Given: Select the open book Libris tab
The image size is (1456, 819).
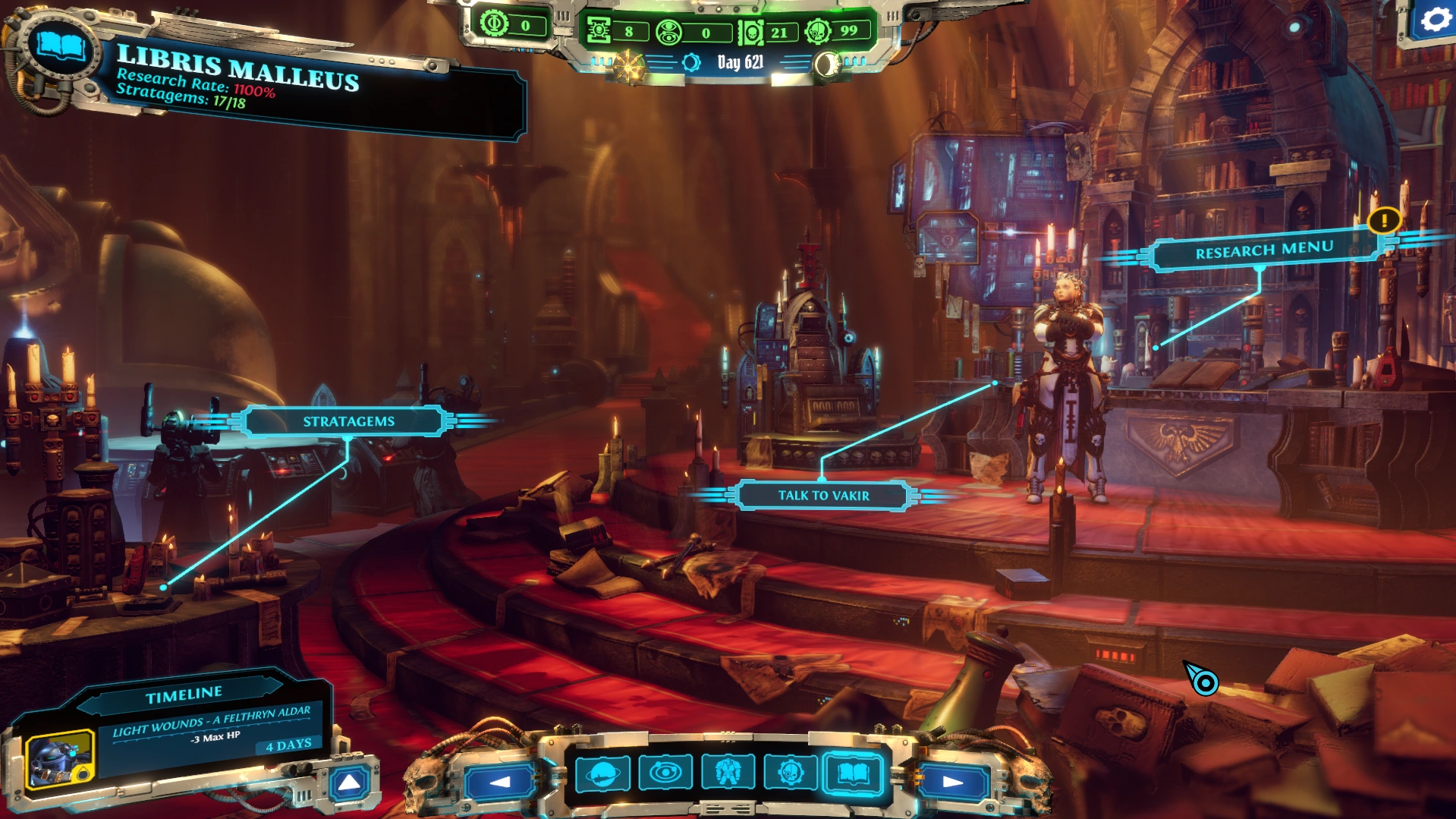Looking at the screenshot, I should (853, 773).
